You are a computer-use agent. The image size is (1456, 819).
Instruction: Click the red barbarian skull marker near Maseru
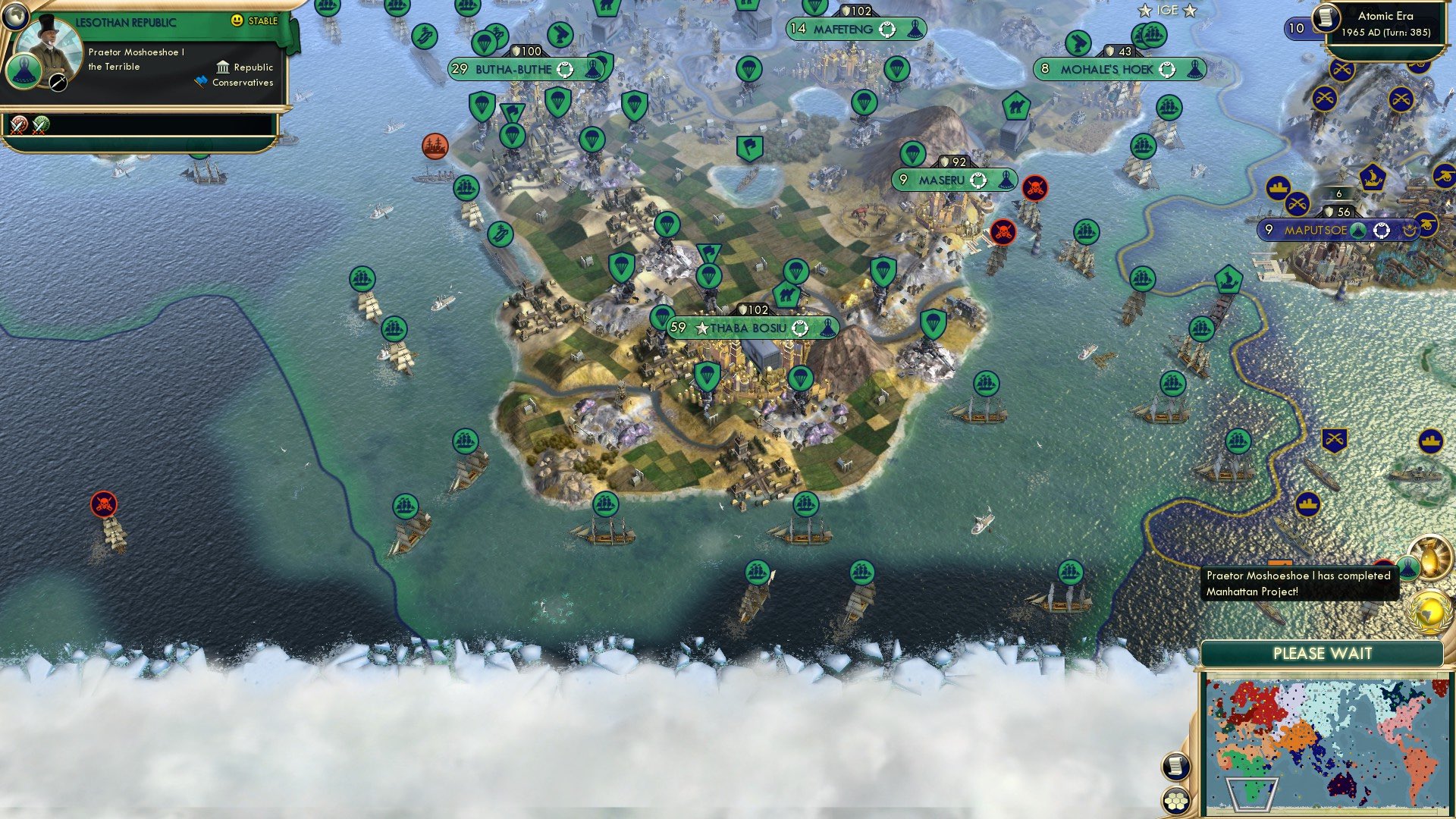click(1036, 184)
